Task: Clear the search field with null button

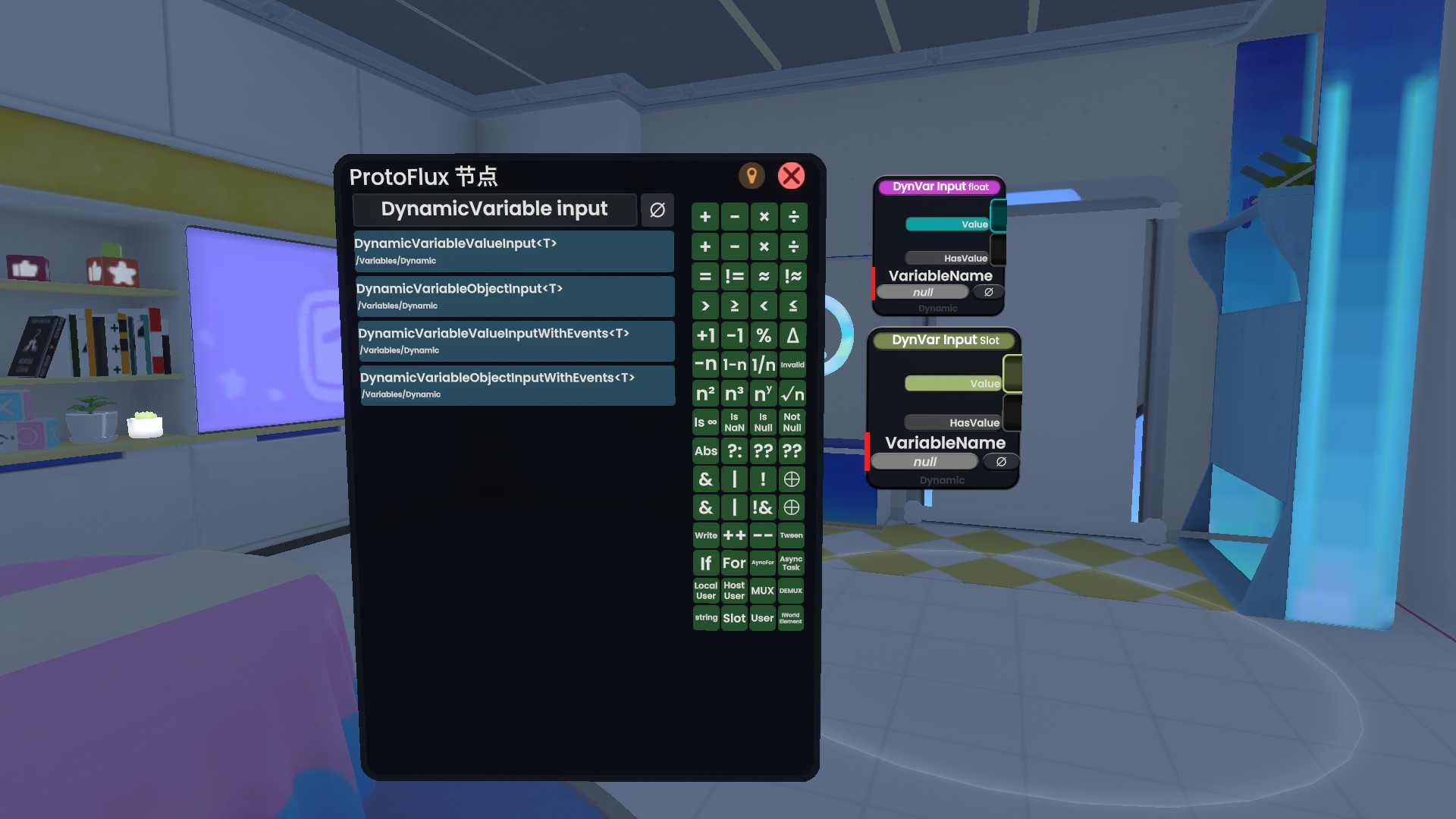Action: pos(657,210)
